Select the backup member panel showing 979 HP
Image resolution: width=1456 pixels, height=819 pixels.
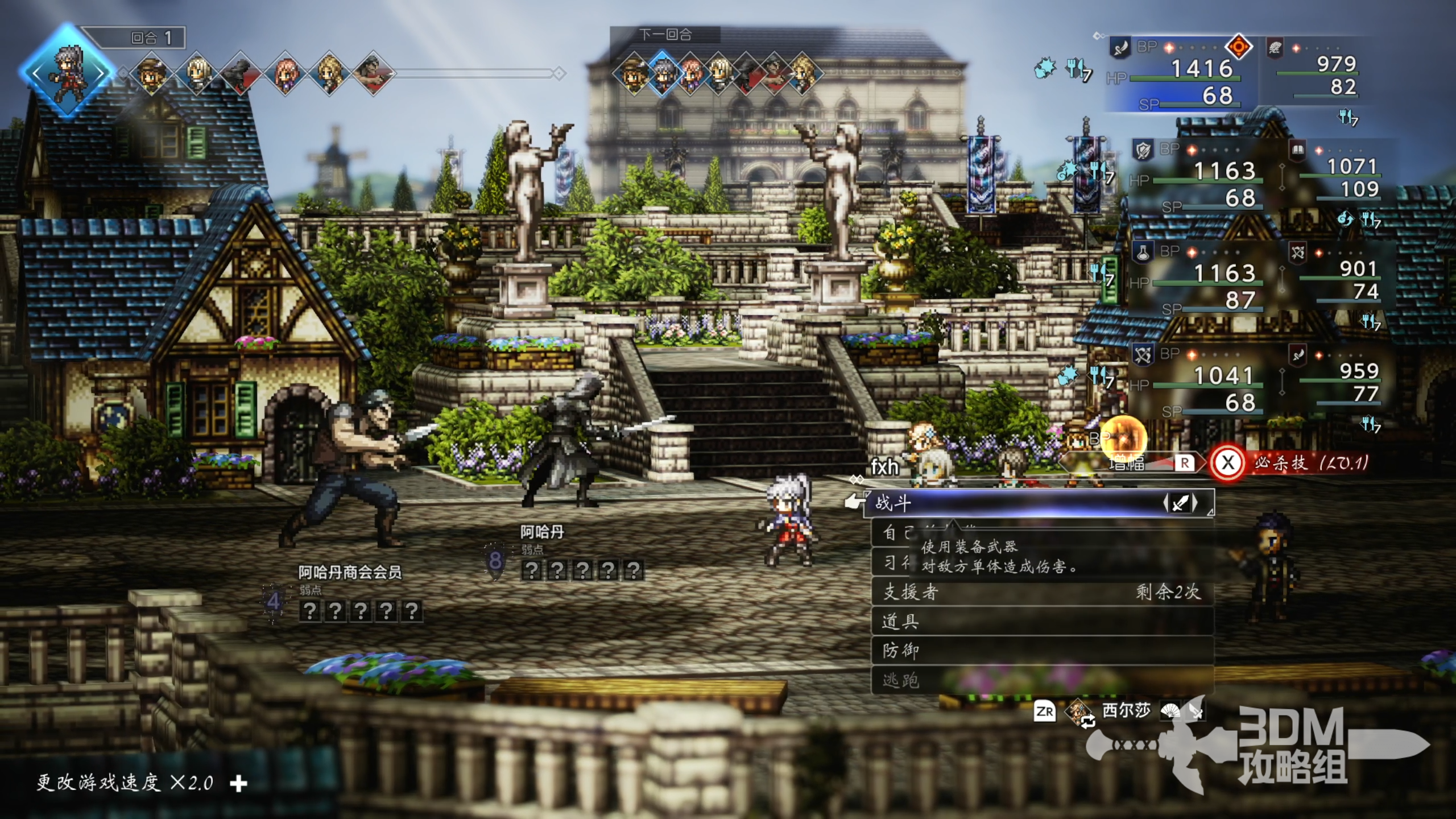coord(1319,74)
